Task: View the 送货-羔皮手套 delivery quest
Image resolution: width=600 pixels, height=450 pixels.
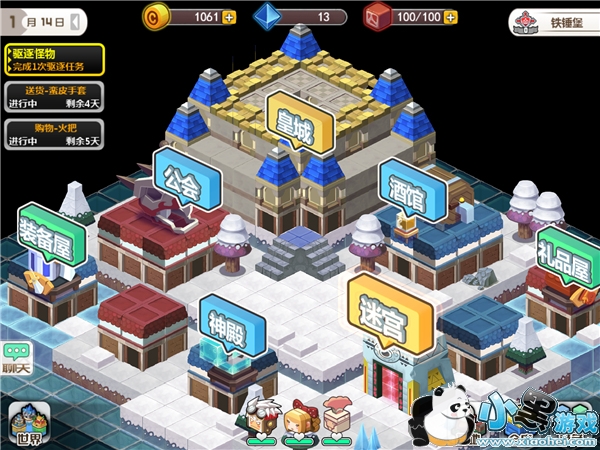Action: coord(55,96)
